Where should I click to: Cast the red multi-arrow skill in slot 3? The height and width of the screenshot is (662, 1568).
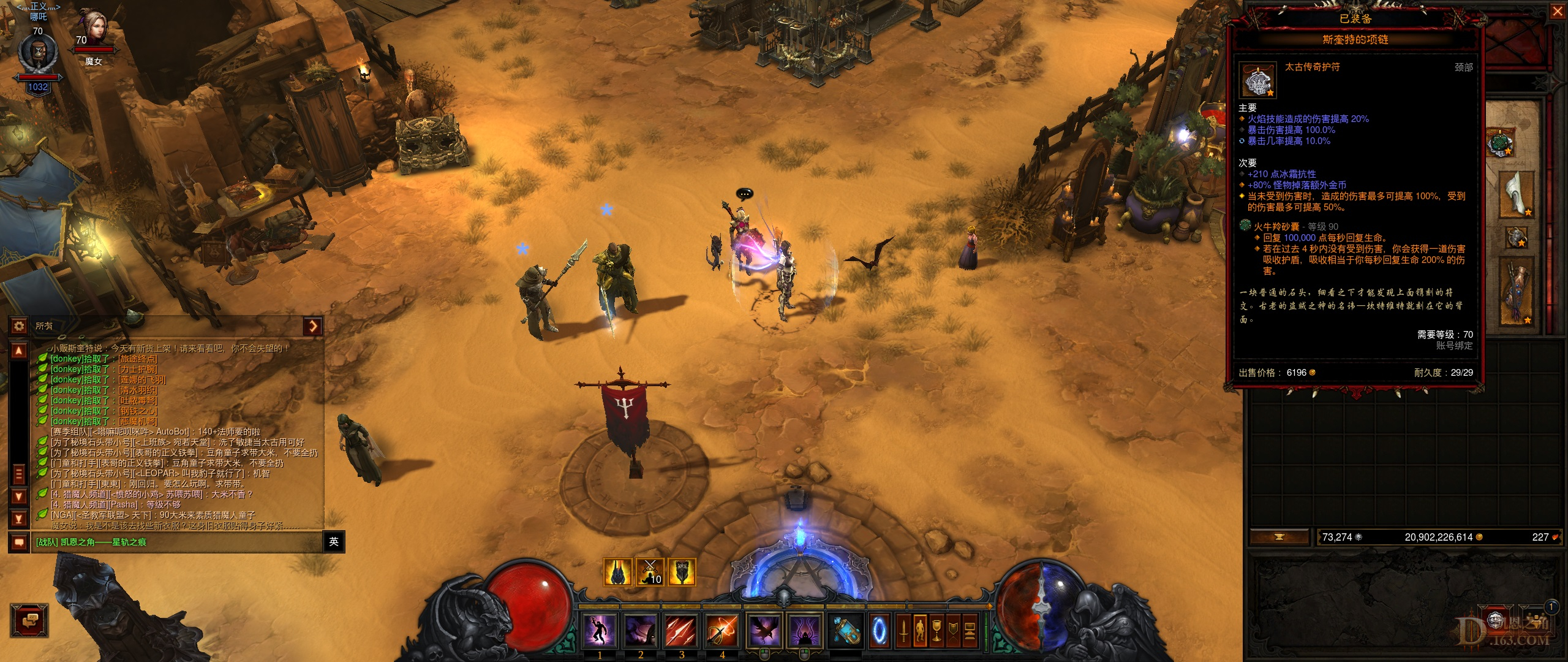coord(681,630)
